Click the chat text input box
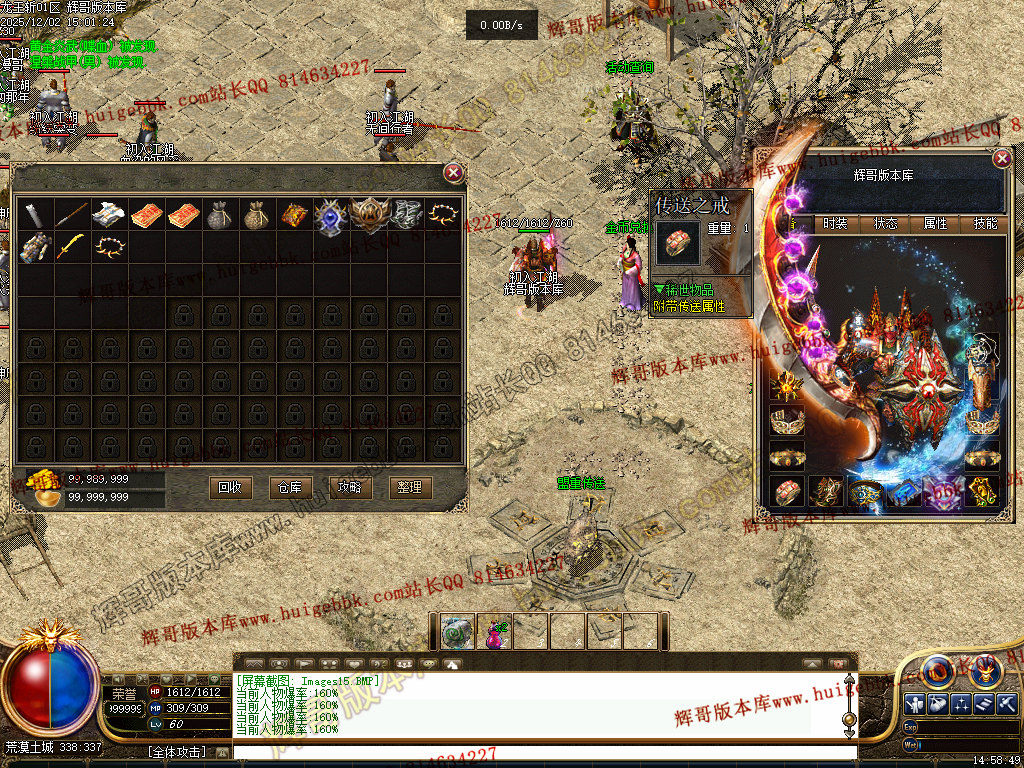Viewport: 1024px width, 768px height. pos(540,751)
